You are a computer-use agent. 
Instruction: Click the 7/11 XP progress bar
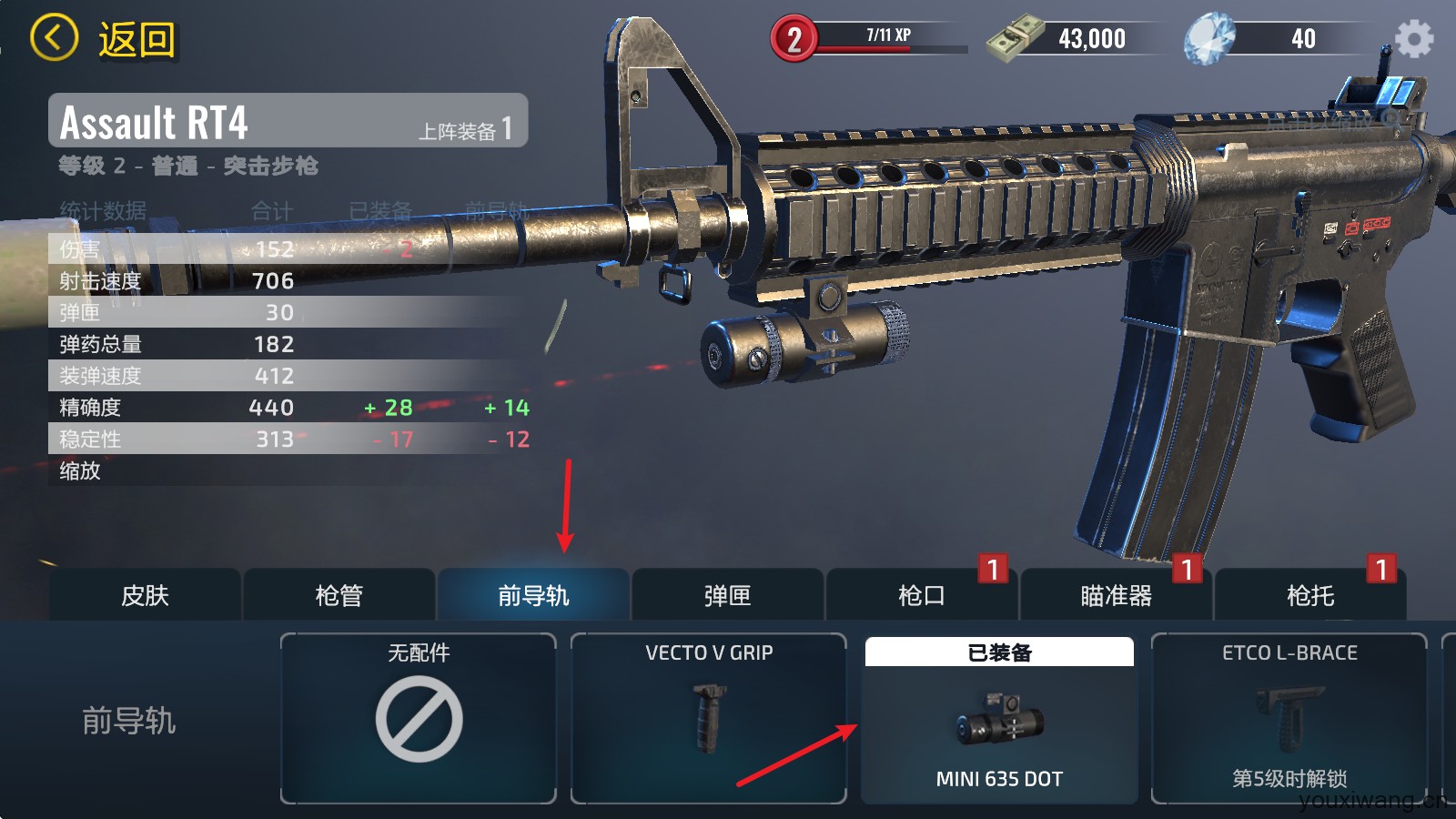(887, 36)
